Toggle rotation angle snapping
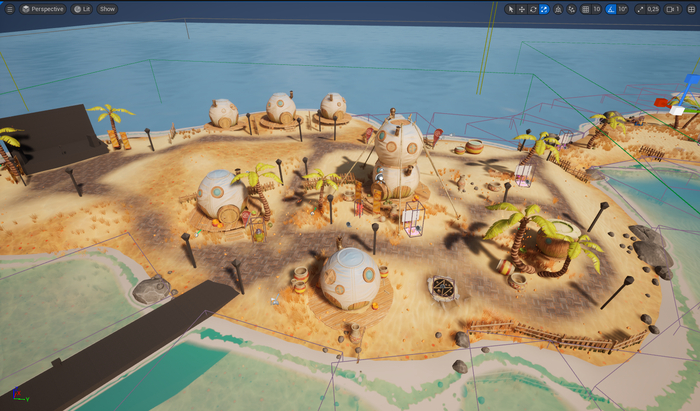This screenshot has height=411, width=700. pyautogui.click(x=610, y=9)
